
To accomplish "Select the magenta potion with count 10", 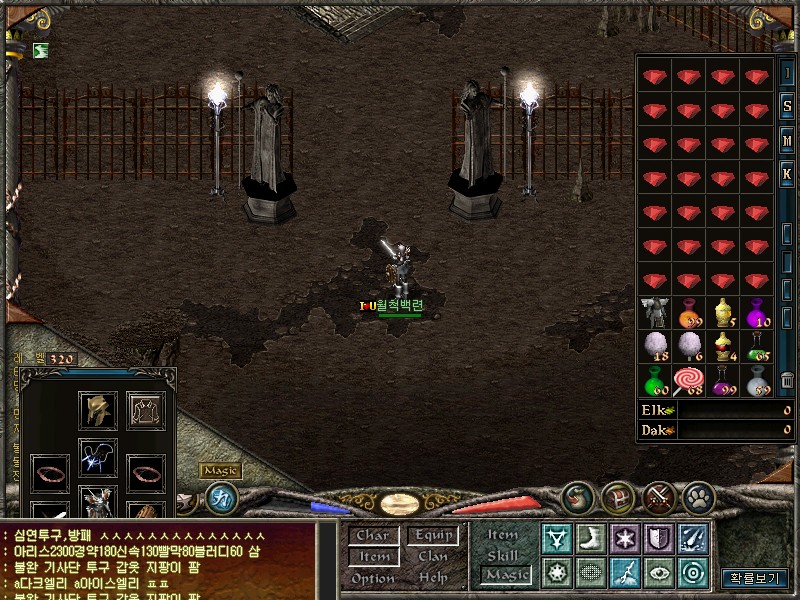I will pos(758,312).
